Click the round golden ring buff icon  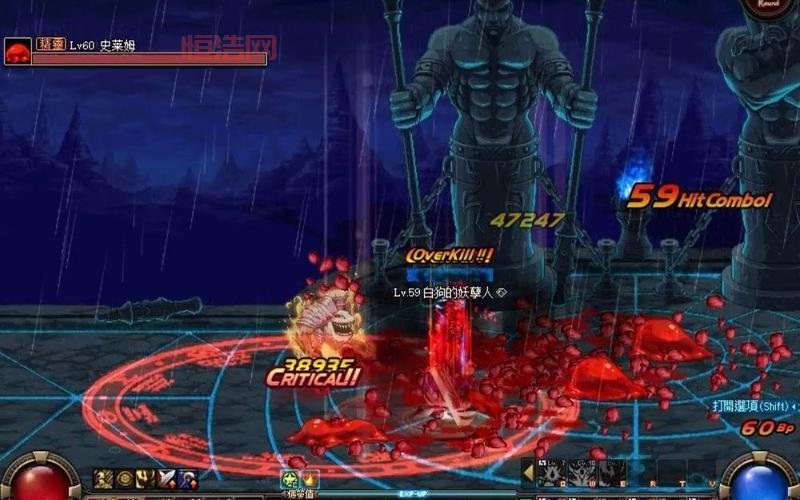click(124, 479)
